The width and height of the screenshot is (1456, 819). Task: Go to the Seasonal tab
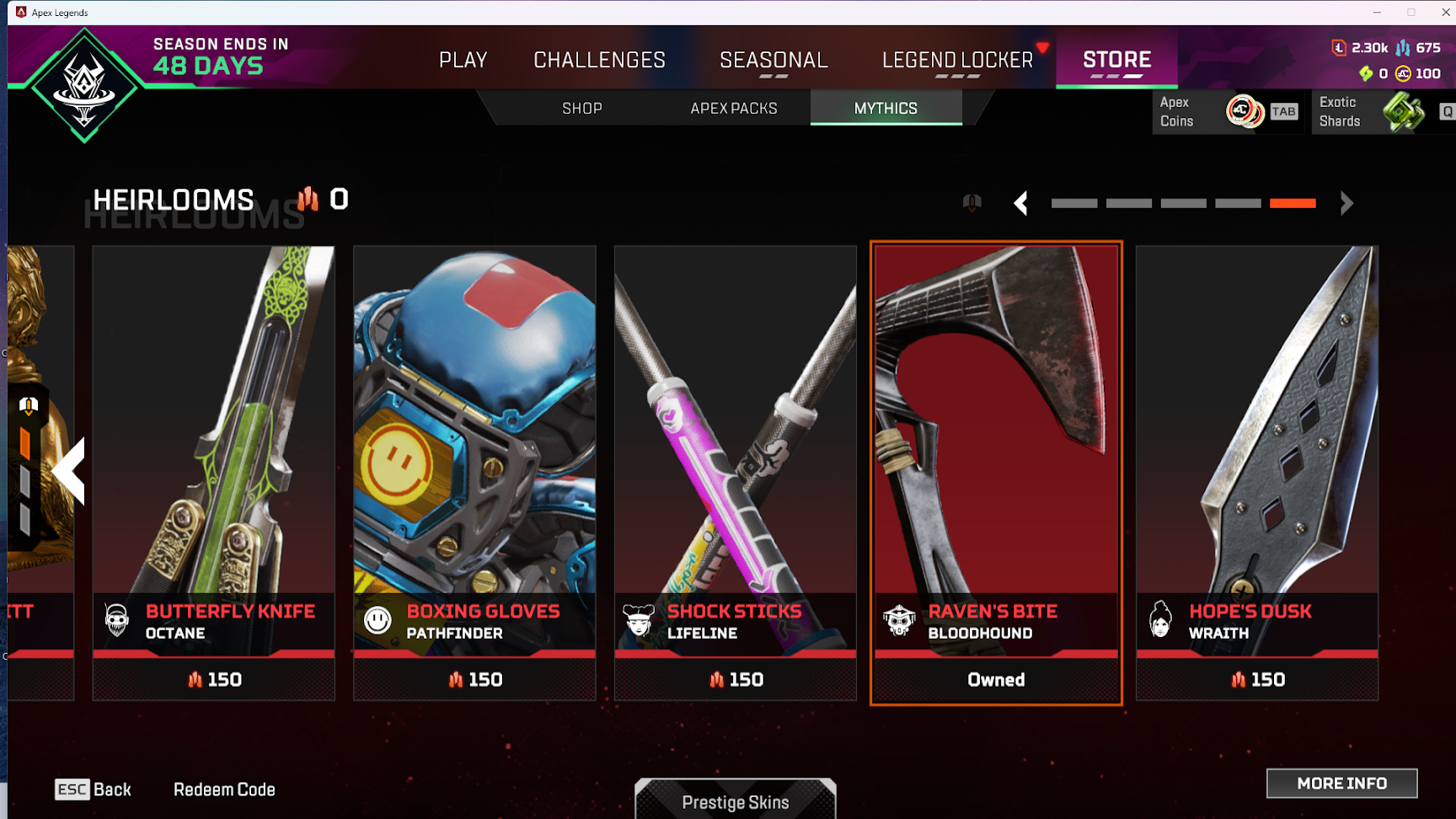[x=773, y=60]
